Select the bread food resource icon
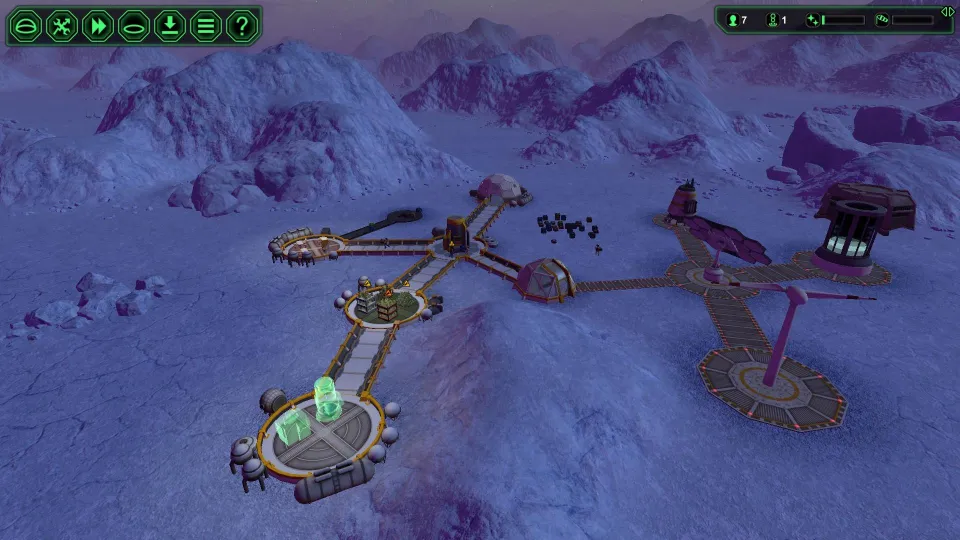This screenshot has height=540, width=960. pos(882,20)
